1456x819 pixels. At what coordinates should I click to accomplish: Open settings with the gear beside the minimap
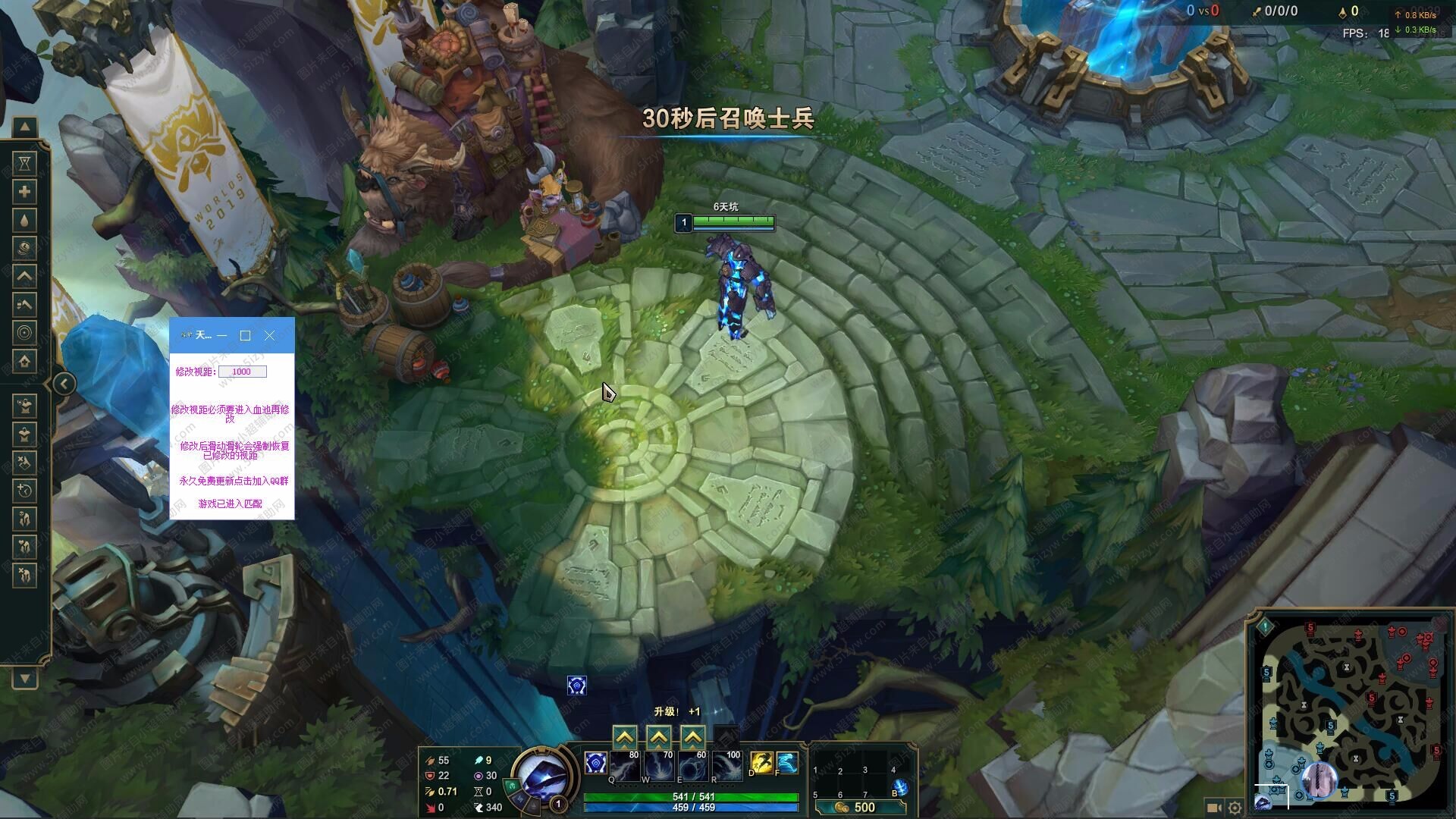pos(1235,808)
